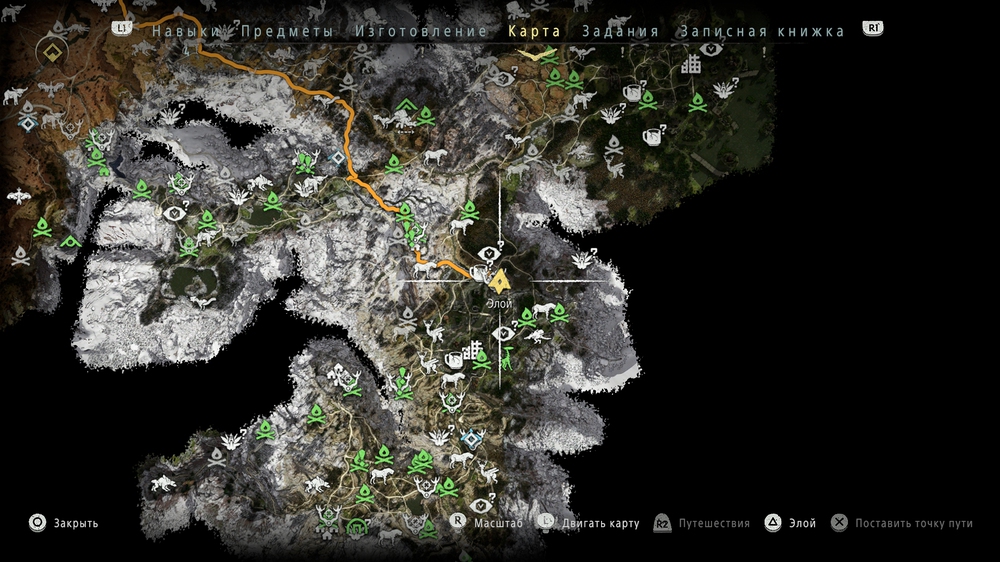Select the highlighted Карта tab

534,31
